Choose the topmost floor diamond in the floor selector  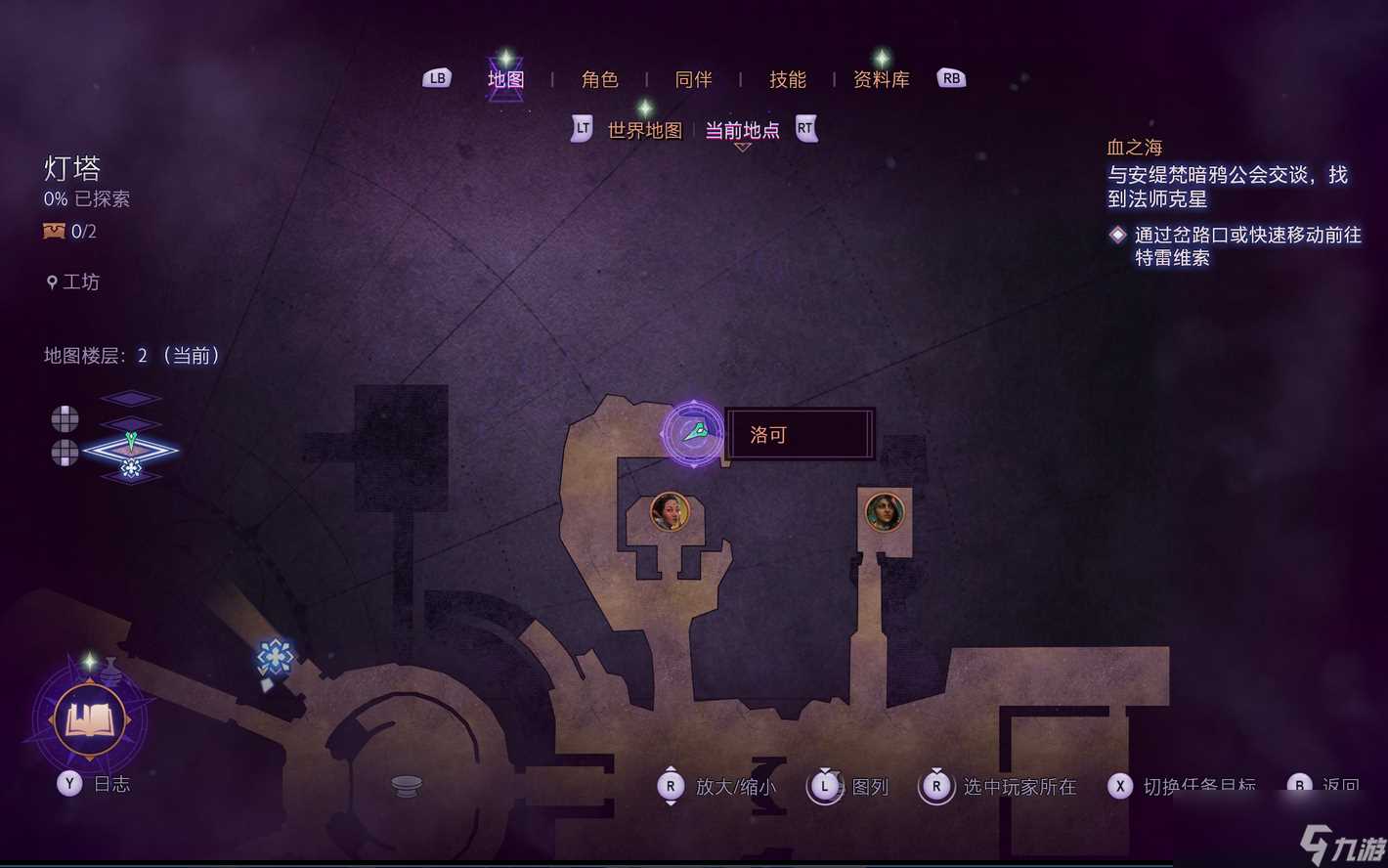(130, 398)
